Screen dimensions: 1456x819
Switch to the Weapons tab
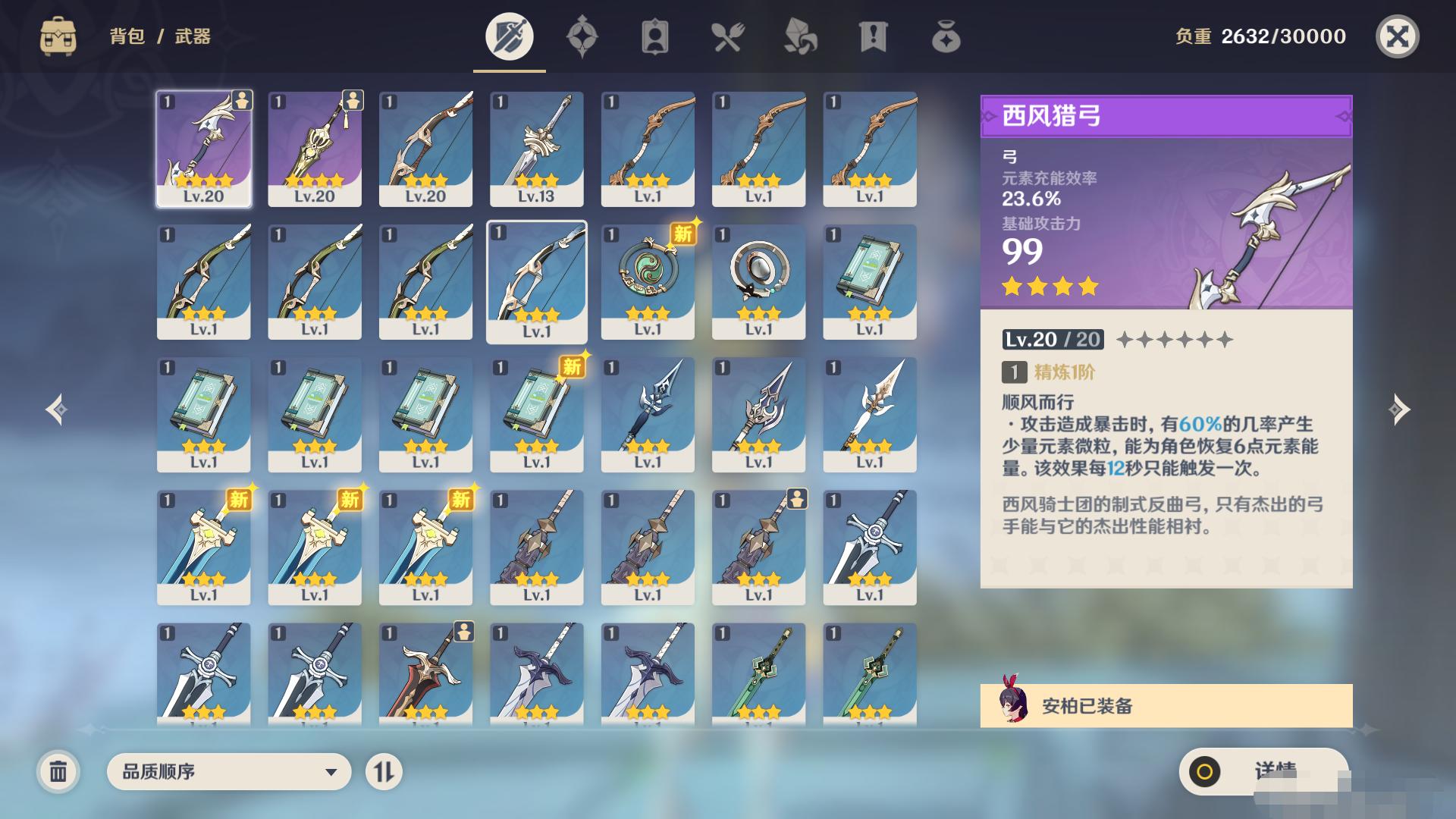tap(509, 36)
